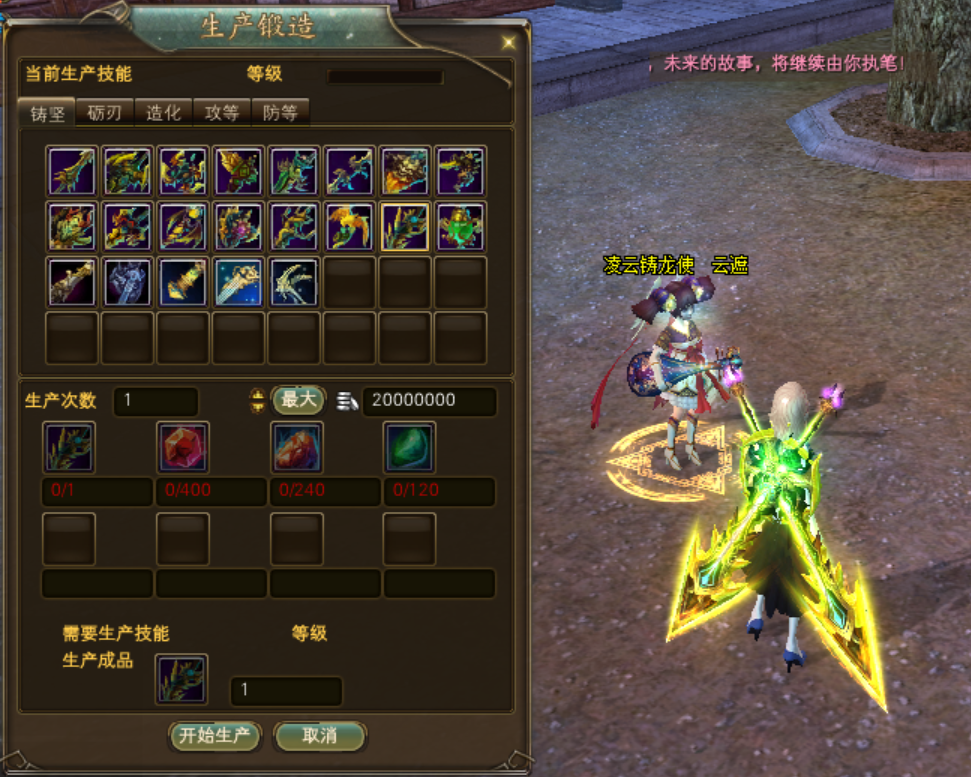Choose the 铸坚 tab
971x777 pixels.
click(47, 113)
